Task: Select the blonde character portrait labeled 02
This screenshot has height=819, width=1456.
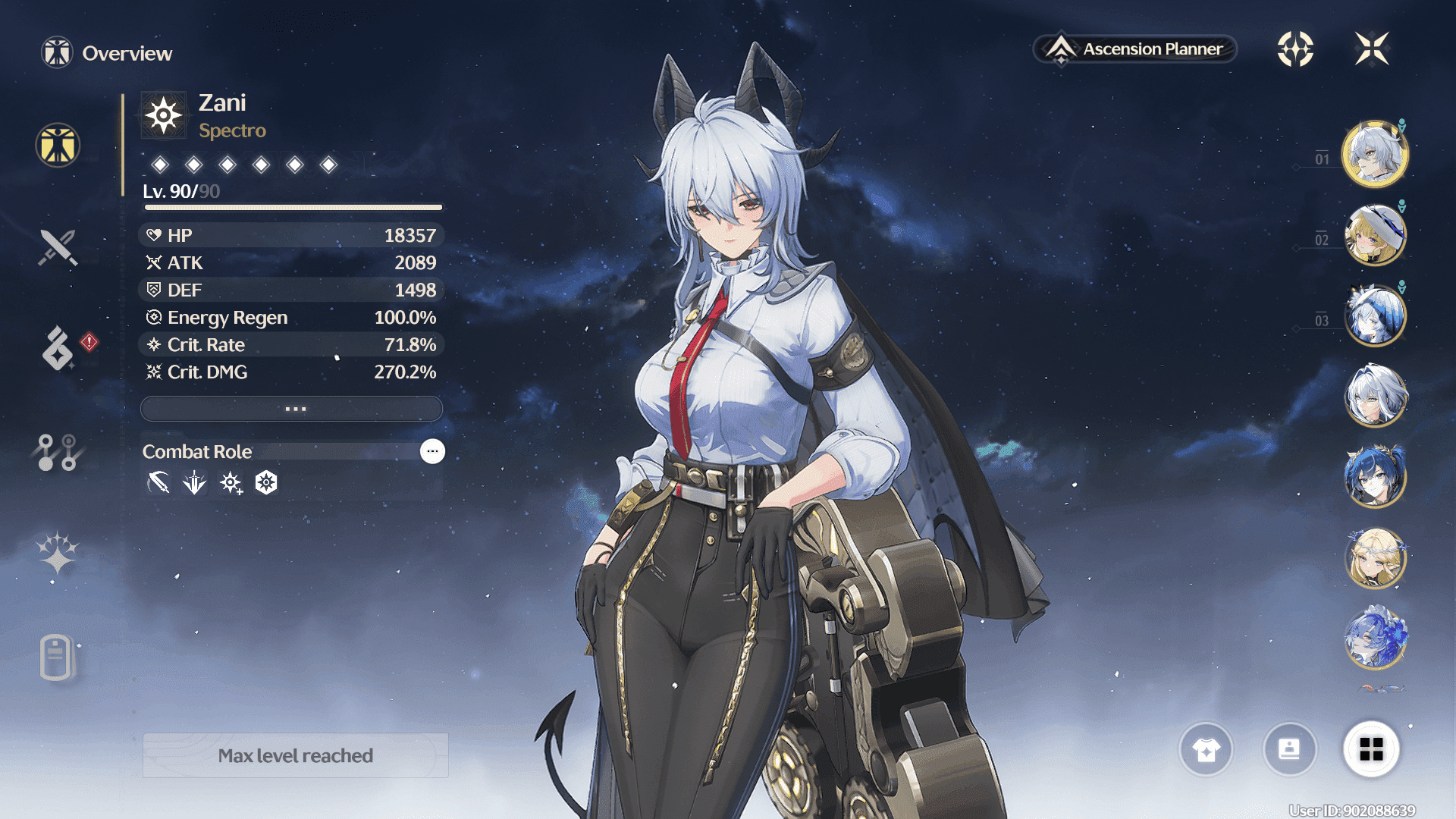Action: [1375, 235]
